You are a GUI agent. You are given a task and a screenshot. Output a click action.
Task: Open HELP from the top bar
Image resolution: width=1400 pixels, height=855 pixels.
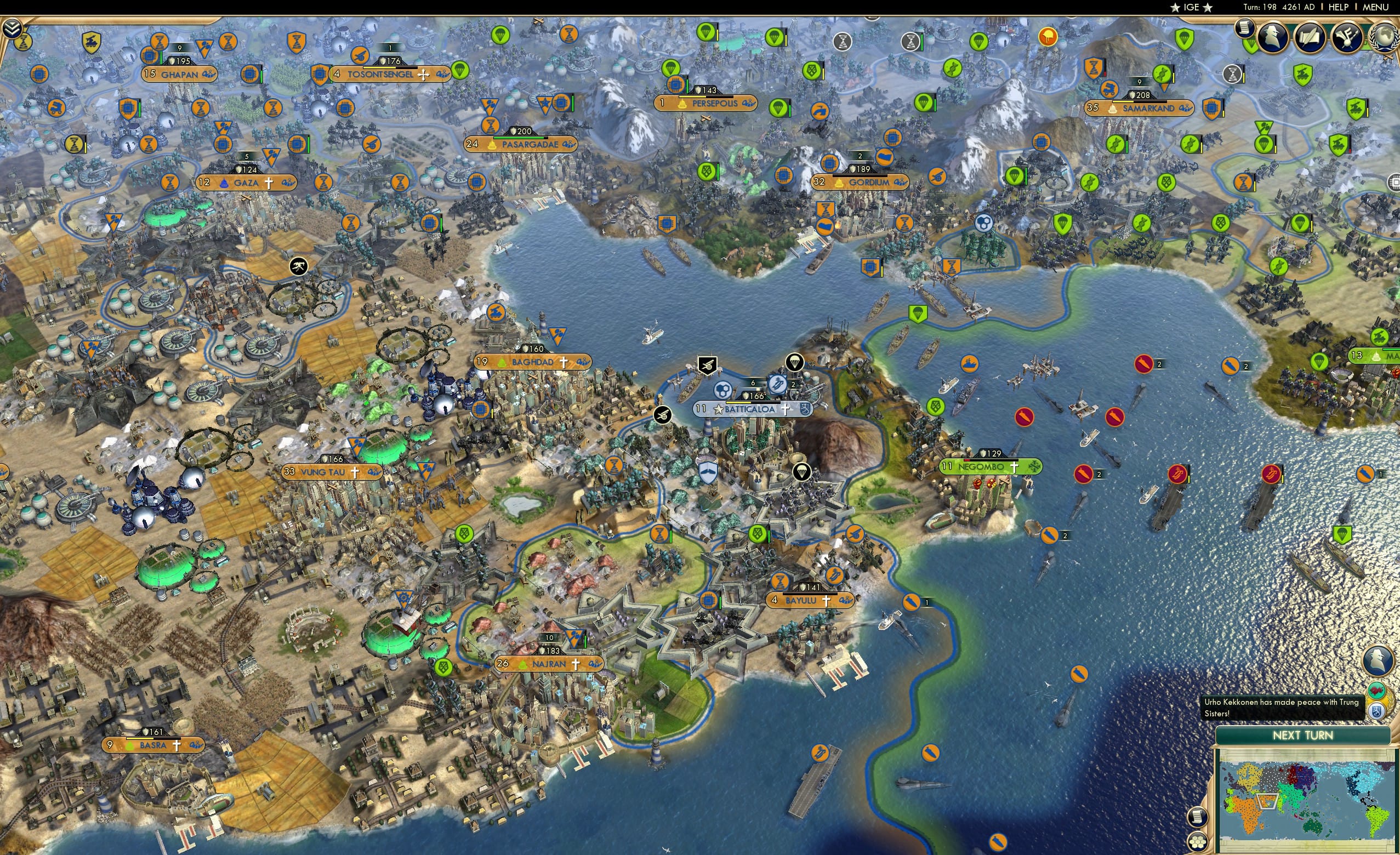[1339, 7]
